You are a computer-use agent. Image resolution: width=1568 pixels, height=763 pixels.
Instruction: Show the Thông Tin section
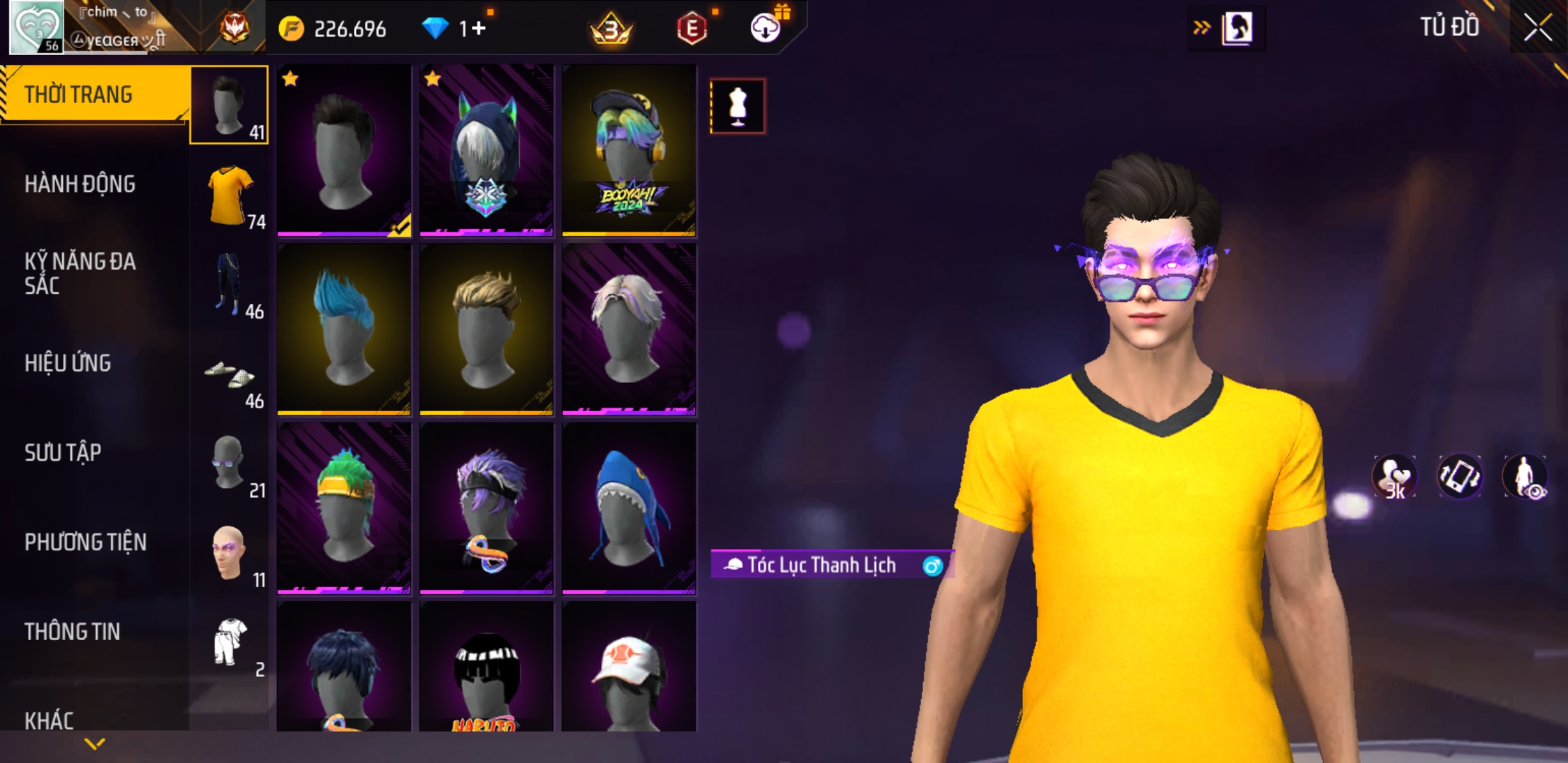pos(72,632)
